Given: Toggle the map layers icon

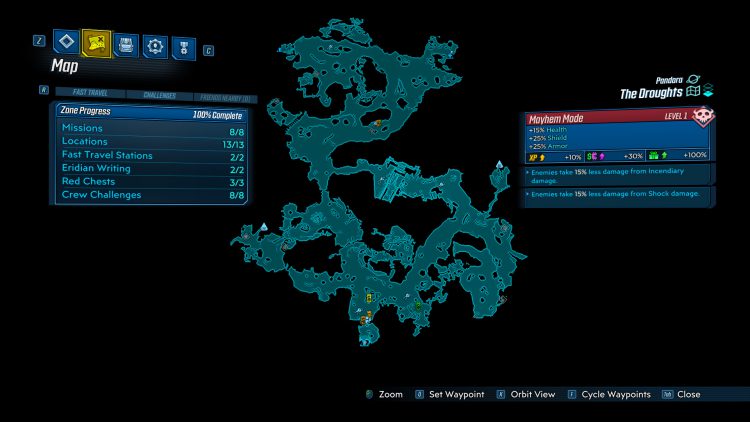Looking at the screenshot, I should point(708,92).
